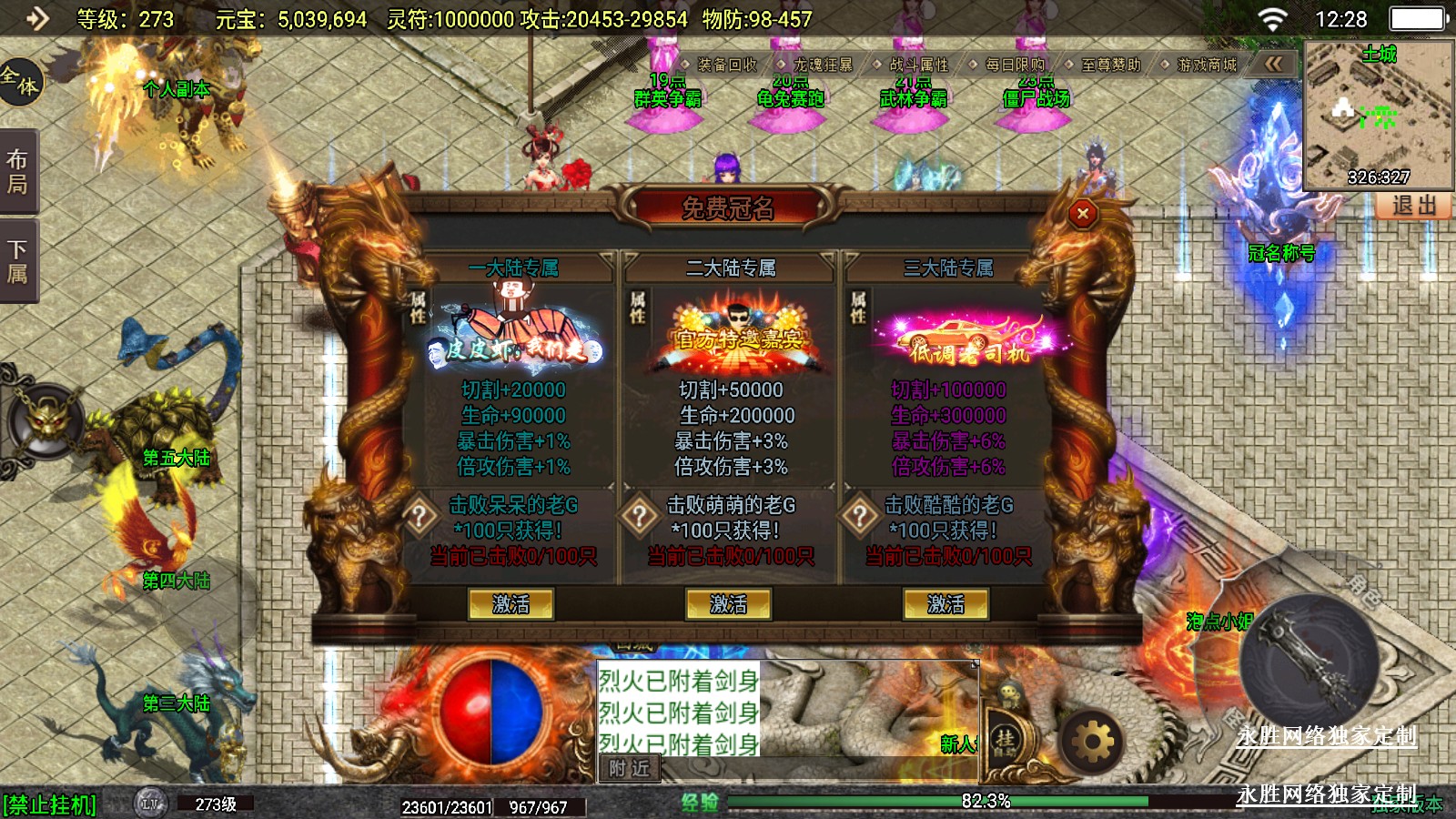Switch to the 布局 side tab
This screenshot has height=819, width=1456.
17,172
